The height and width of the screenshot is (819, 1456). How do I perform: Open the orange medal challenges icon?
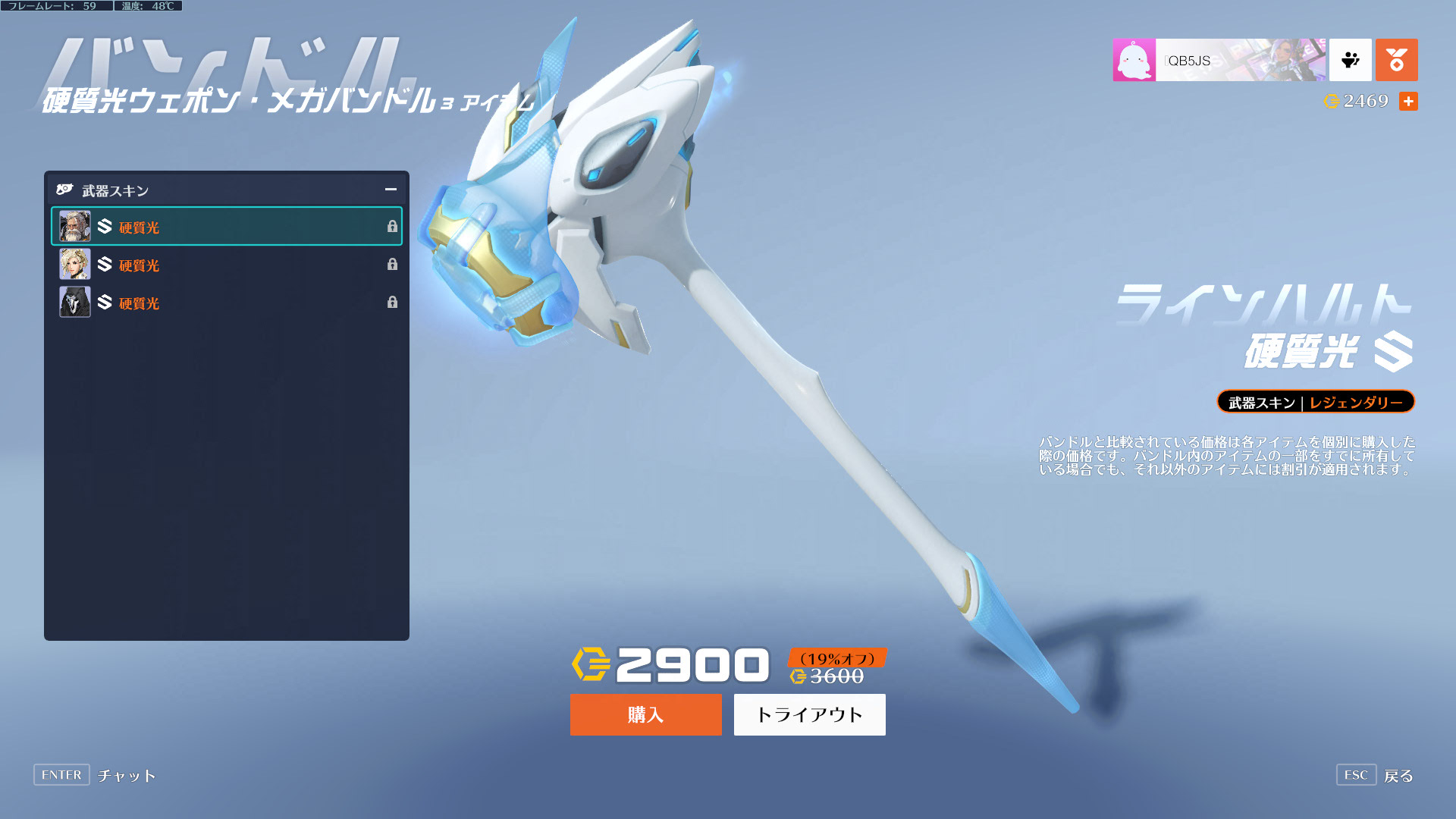coord(1396,60)
